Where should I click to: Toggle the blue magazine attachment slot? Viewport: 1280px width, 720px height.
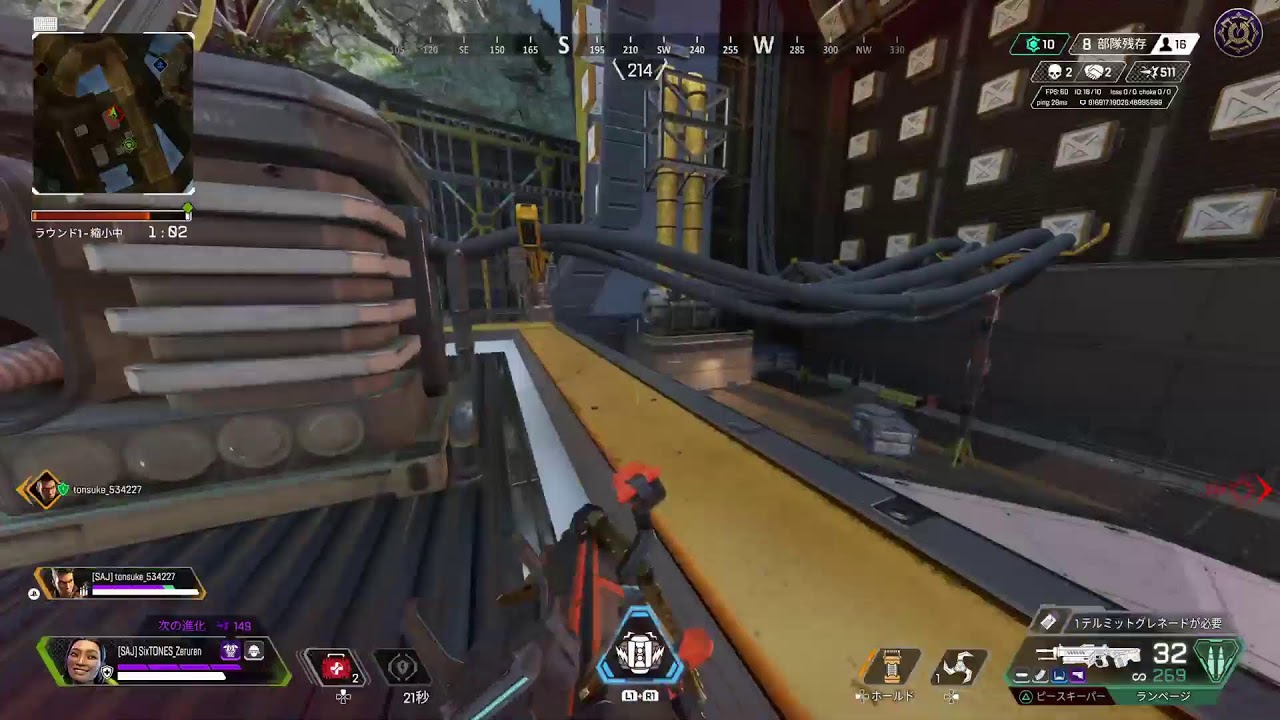(x=1060, y=674)
